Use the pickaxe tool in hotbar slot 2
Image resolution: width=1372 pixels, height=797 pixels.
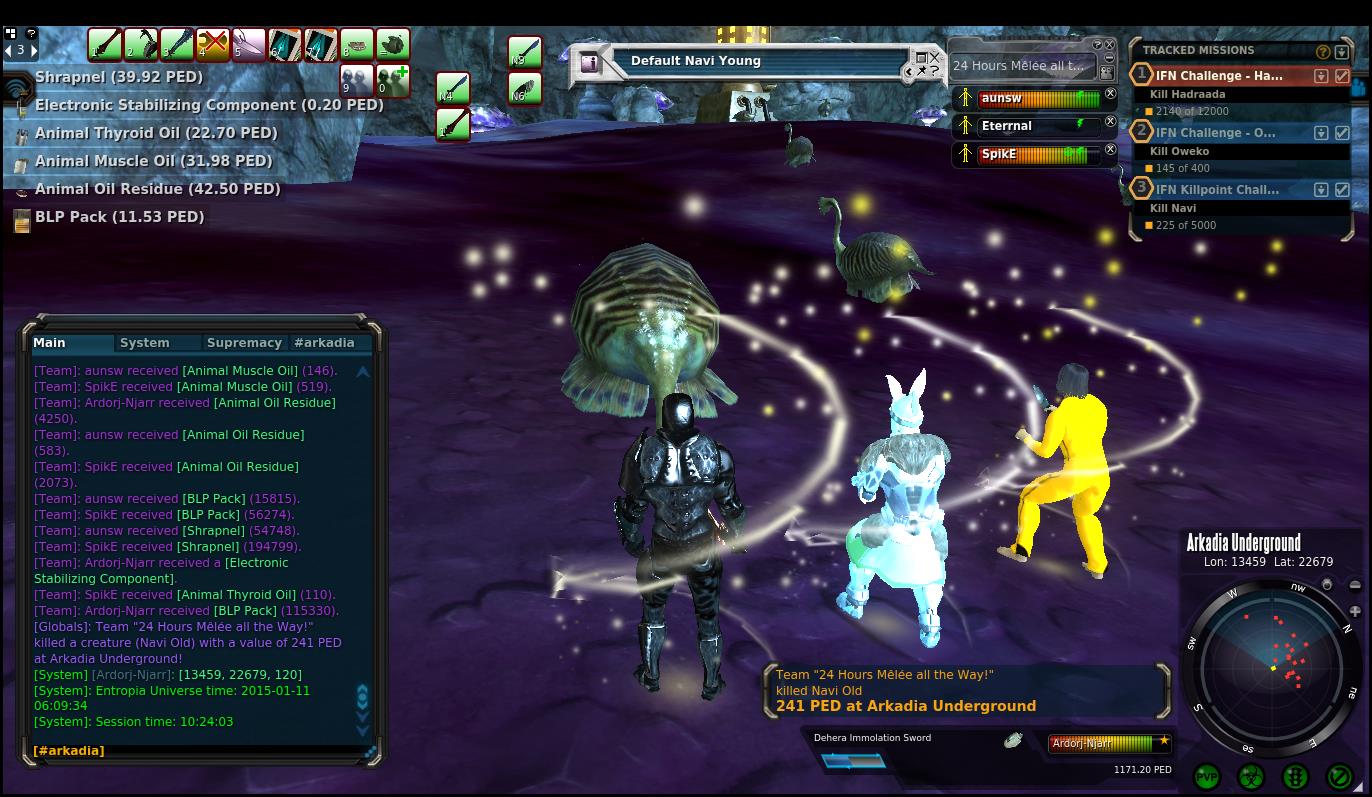[140, 45]
